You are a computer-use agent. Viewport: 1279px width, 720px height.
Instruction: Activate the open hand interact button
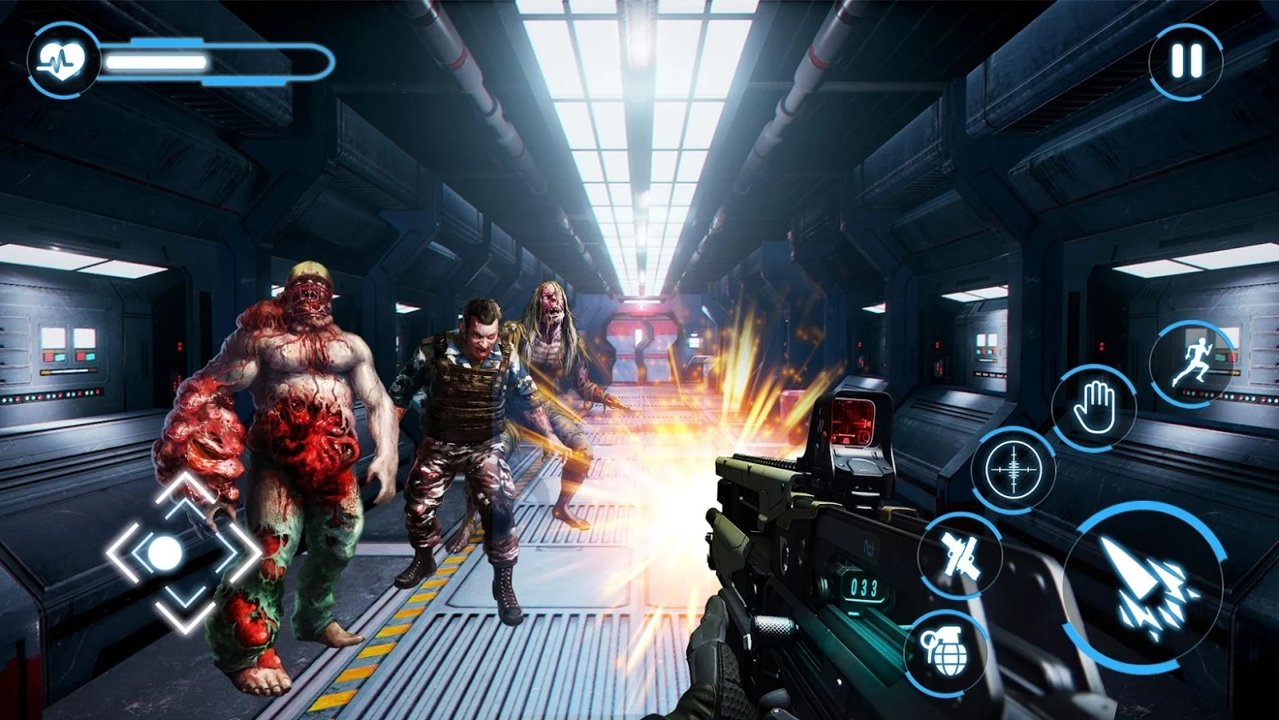coord(1093,407)
